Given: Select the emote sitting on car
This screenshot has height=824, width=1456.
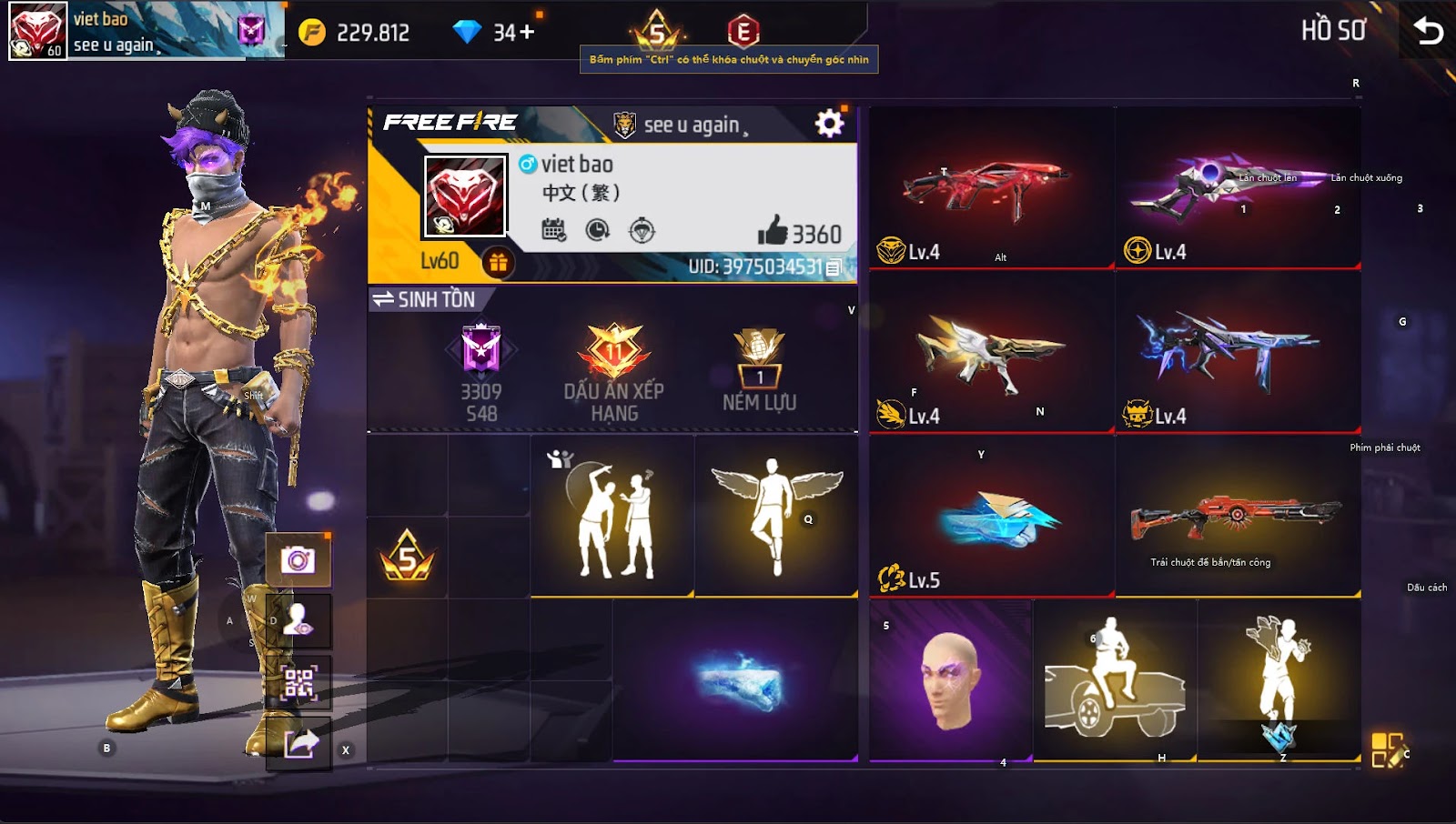Looking at the screenshot, I should point(1115,680).
